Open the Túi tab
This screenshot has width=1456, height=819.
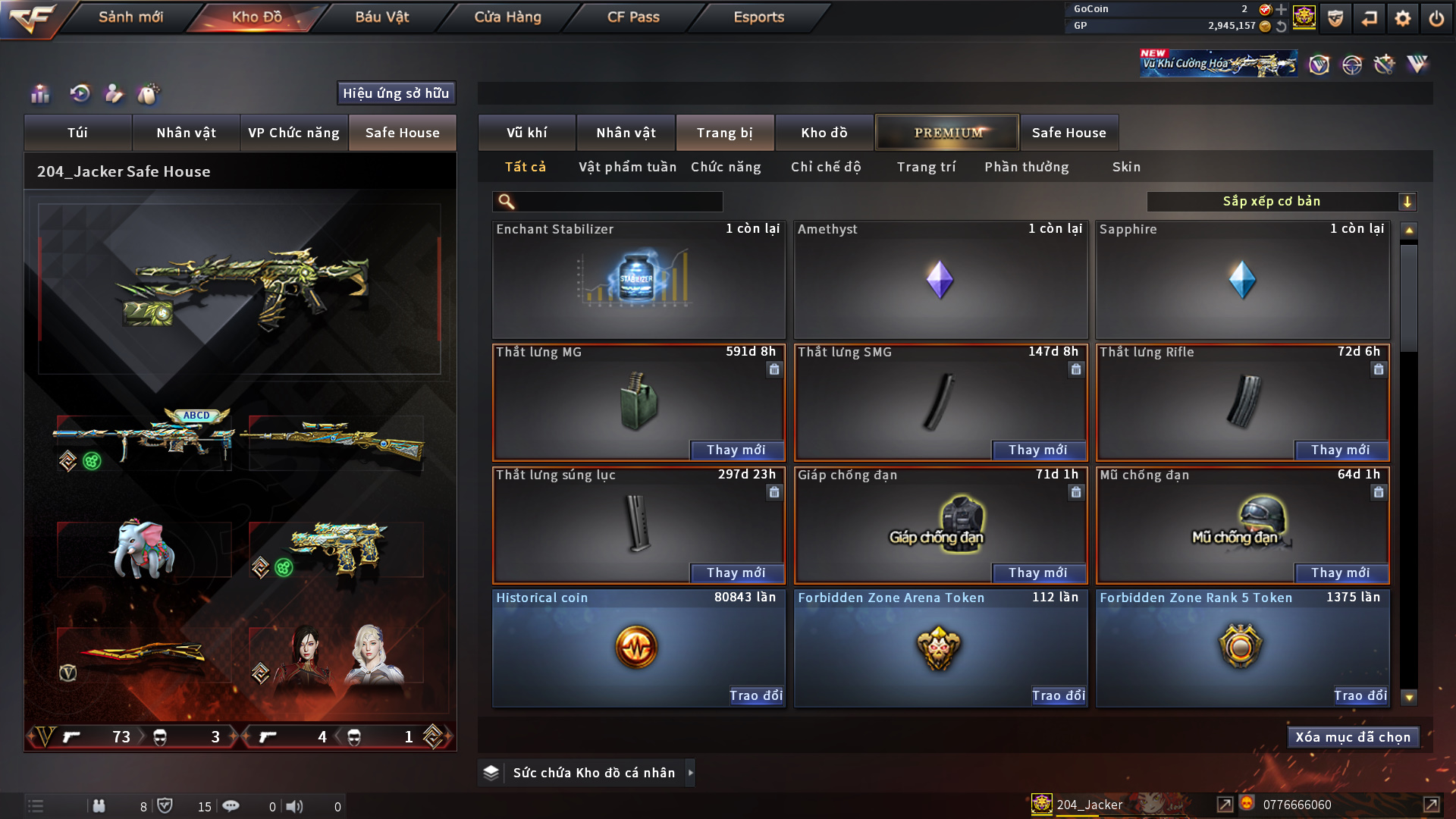[x=77, y=133]
